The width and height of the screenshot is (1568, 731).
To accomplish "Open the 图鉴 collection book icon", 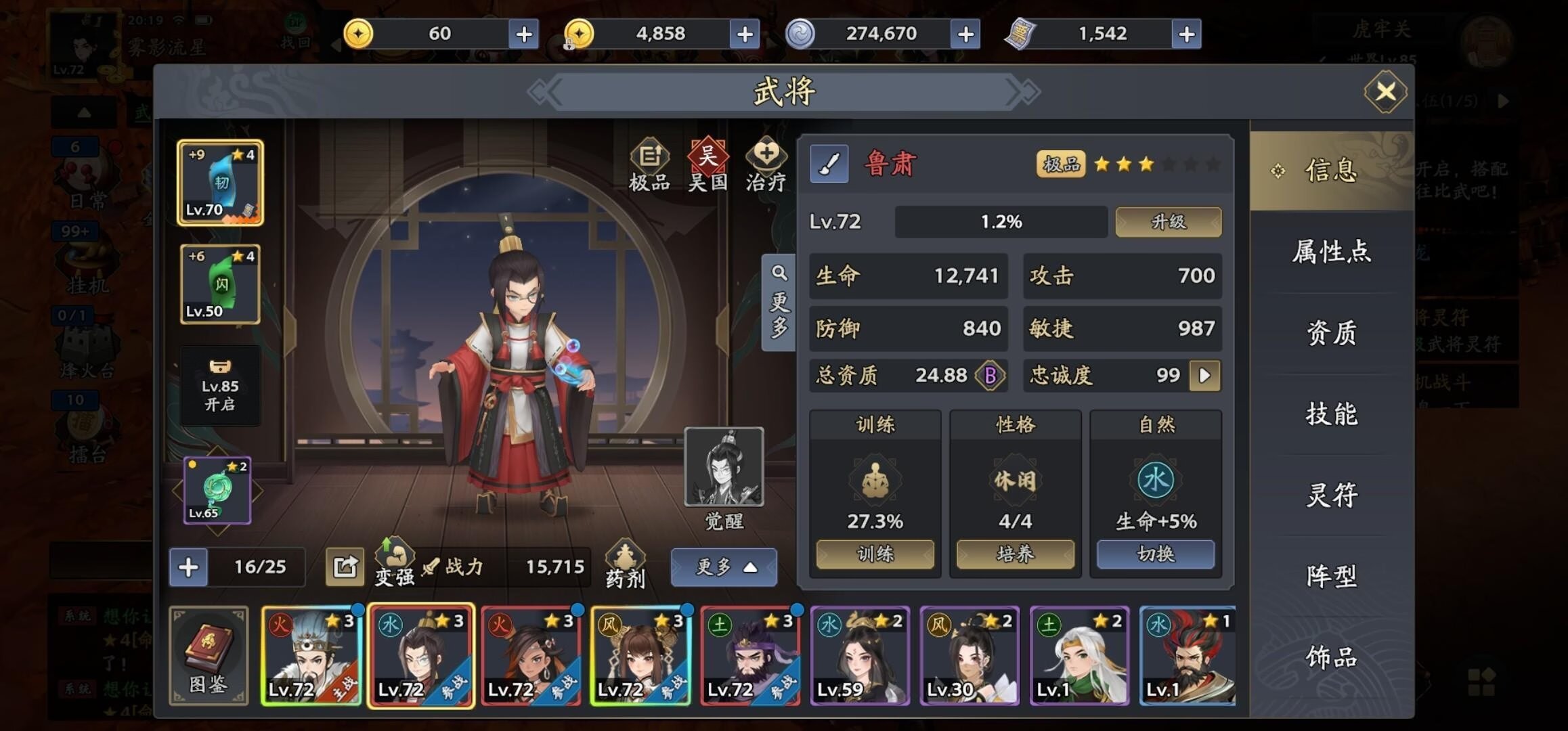I will (210, 653).
